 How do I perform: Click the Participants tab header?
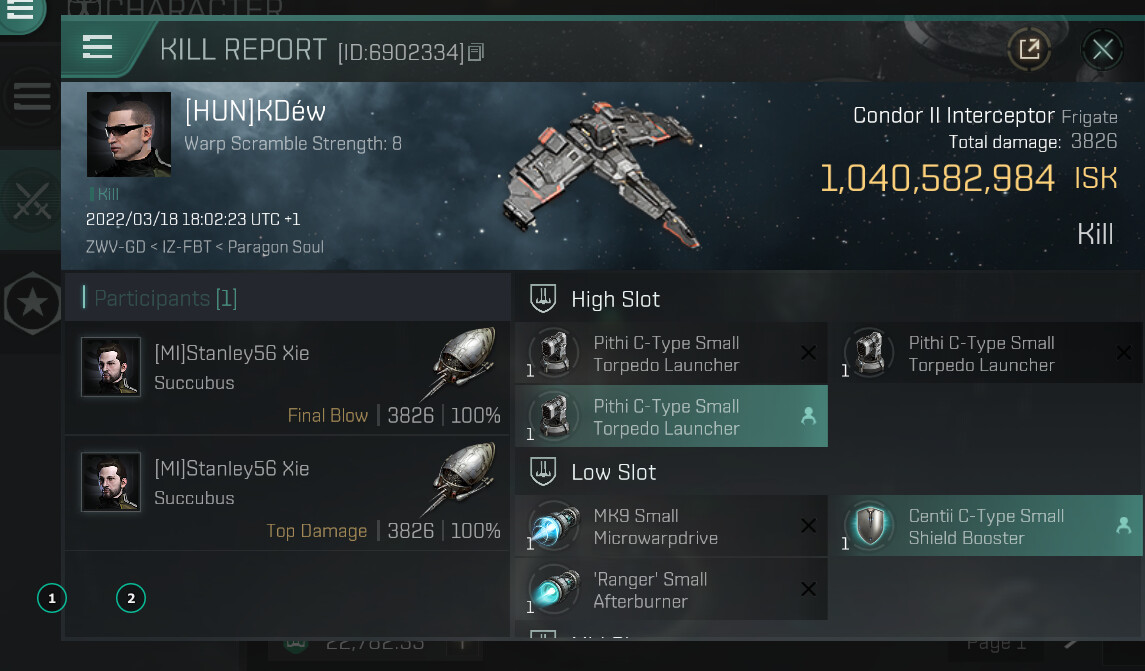(x=165, y=298)
